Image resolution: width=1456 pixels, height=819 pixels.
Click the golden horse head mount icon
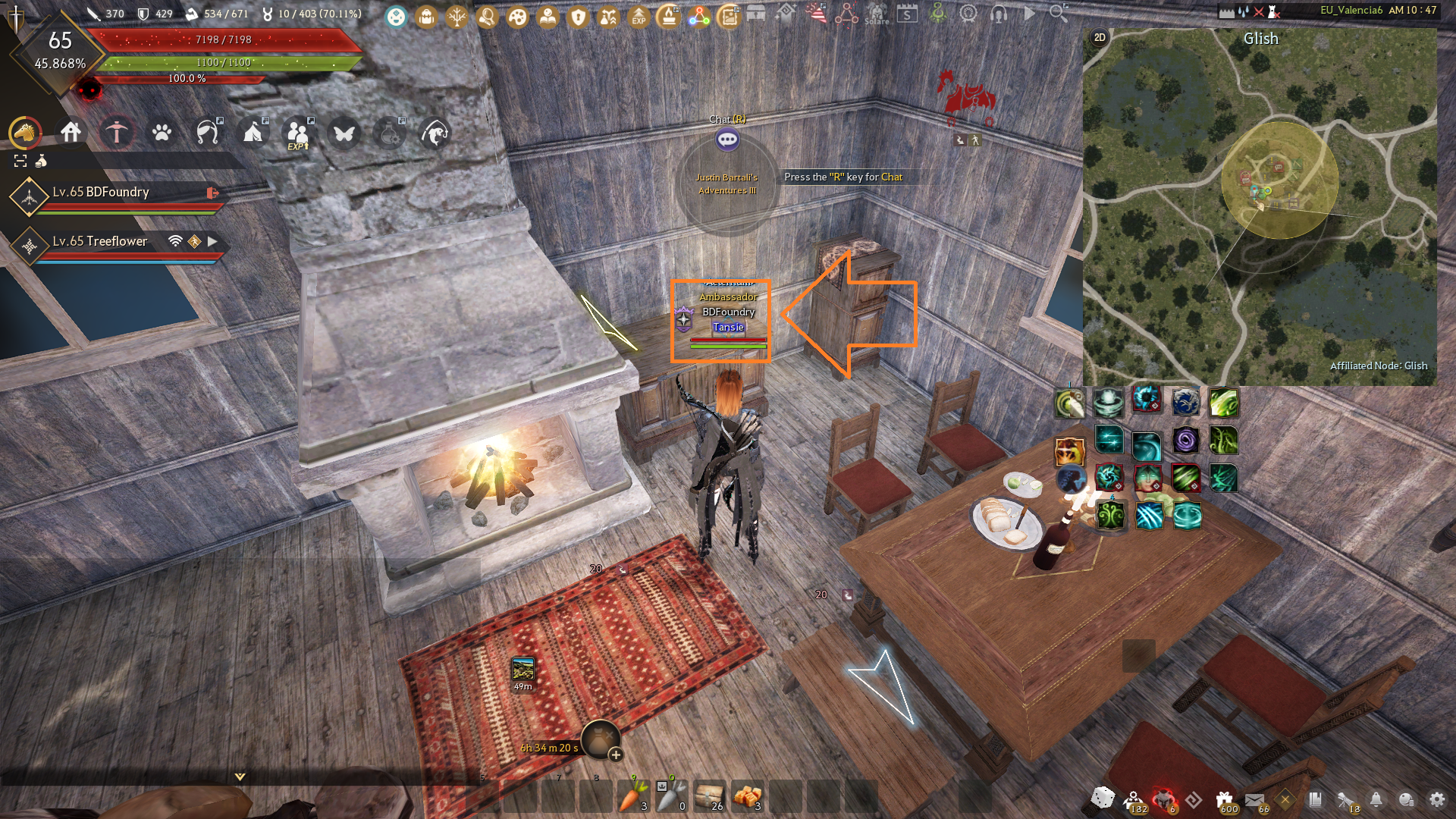point(25,133)
